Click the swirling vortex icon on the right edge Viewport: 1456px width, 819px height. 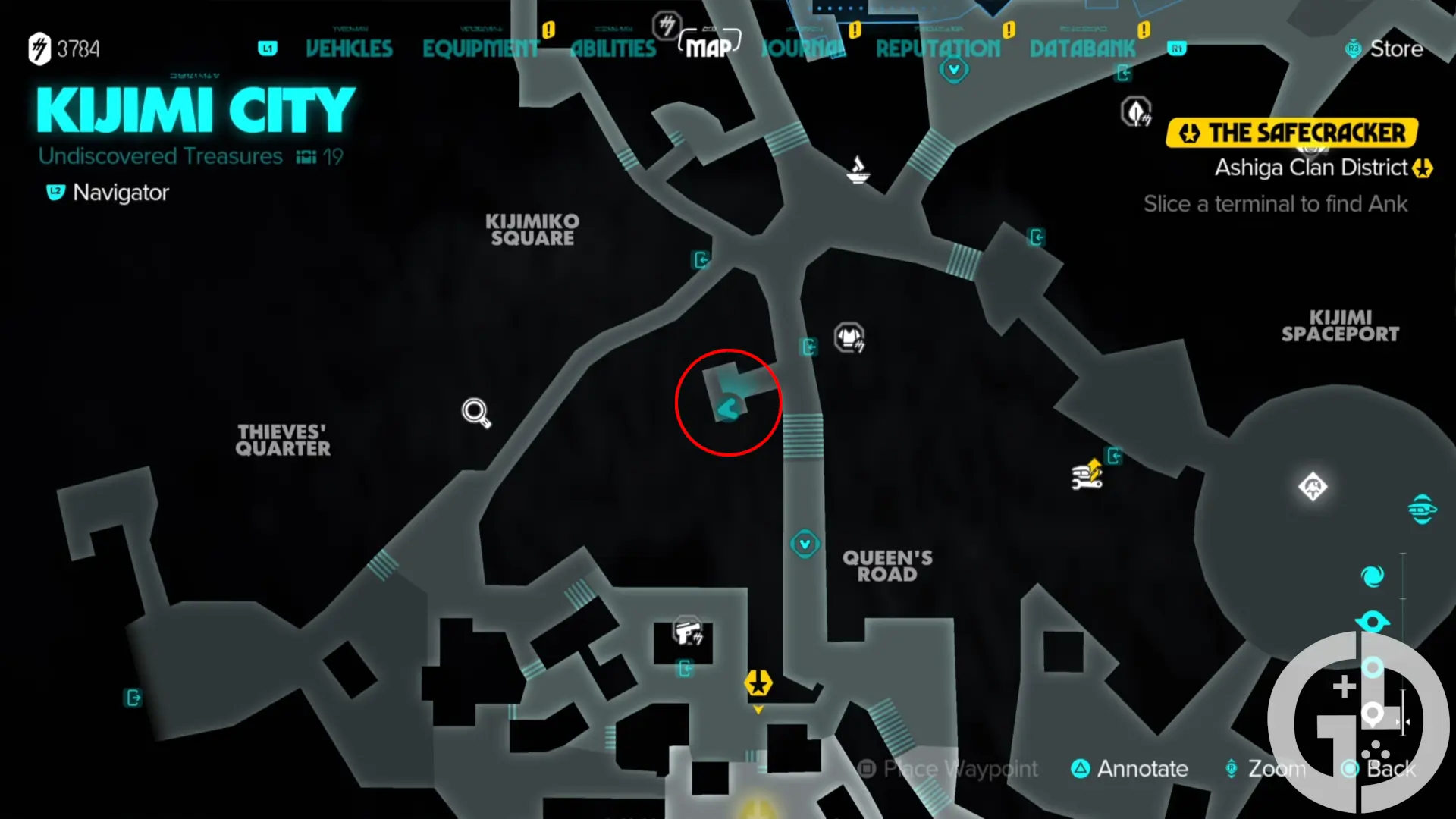tap(1373, 576)
